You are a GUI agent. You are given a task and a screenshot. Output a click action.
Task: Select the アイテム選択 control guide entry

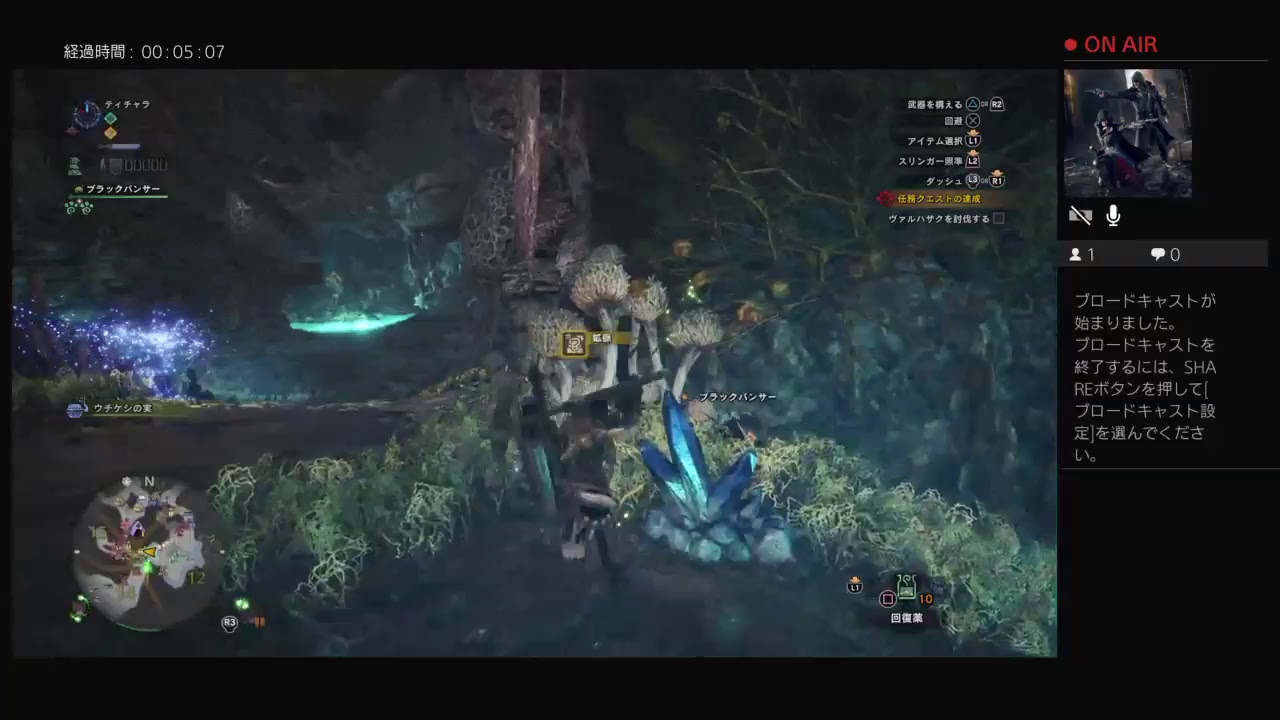(x=936, y=141)
